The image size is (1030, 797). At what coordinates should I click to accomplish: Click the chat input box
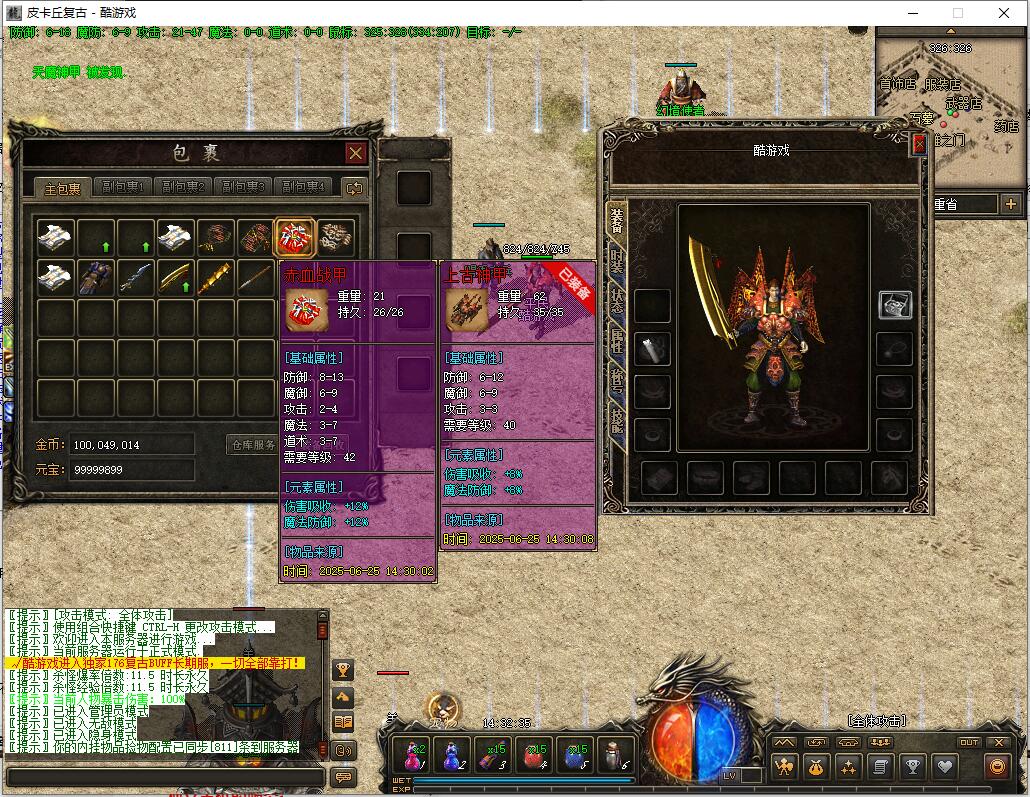pos(165,777)
